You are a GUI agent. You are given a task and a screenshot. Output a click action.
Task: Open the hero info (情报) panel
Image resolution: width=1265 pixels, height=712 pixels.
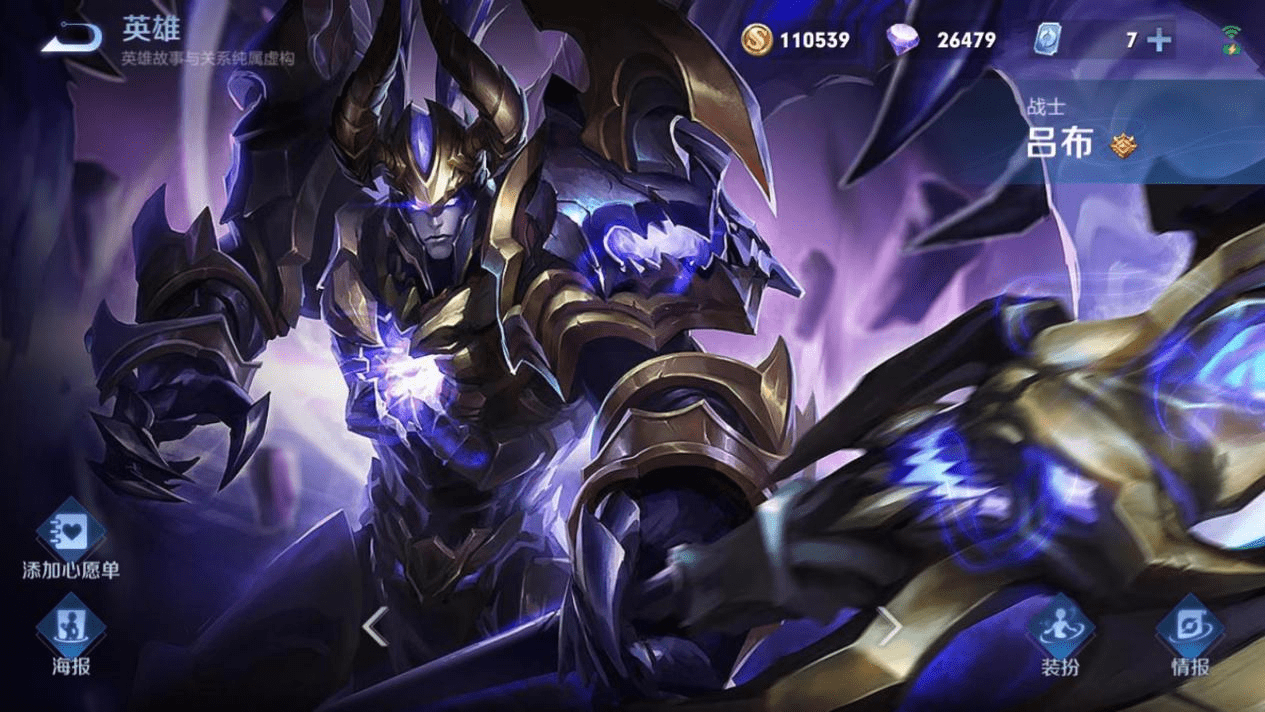pos(1190,628)
